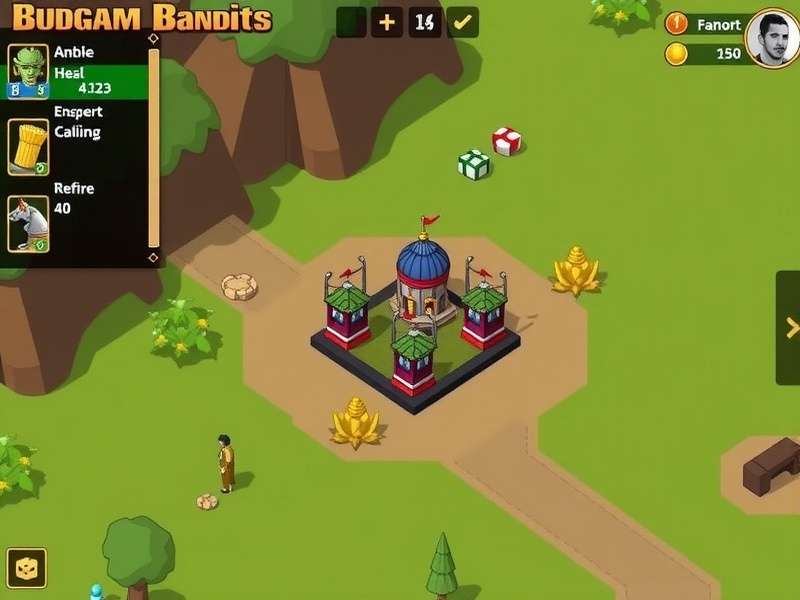The image size is (800, 600).
Task: Click the orange level badge beside Fanort
Action: 677,24
